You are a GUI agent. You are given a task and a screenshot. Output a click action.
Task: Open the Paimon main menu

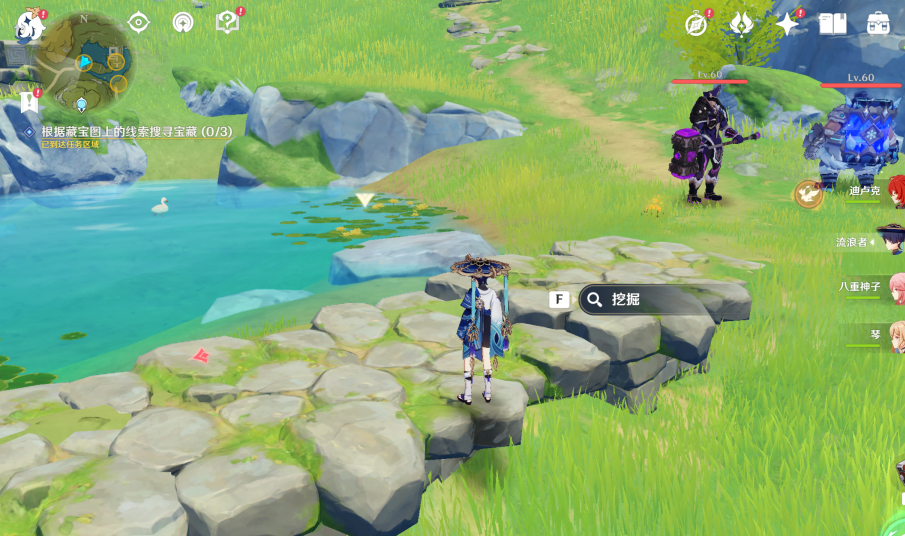29,26
